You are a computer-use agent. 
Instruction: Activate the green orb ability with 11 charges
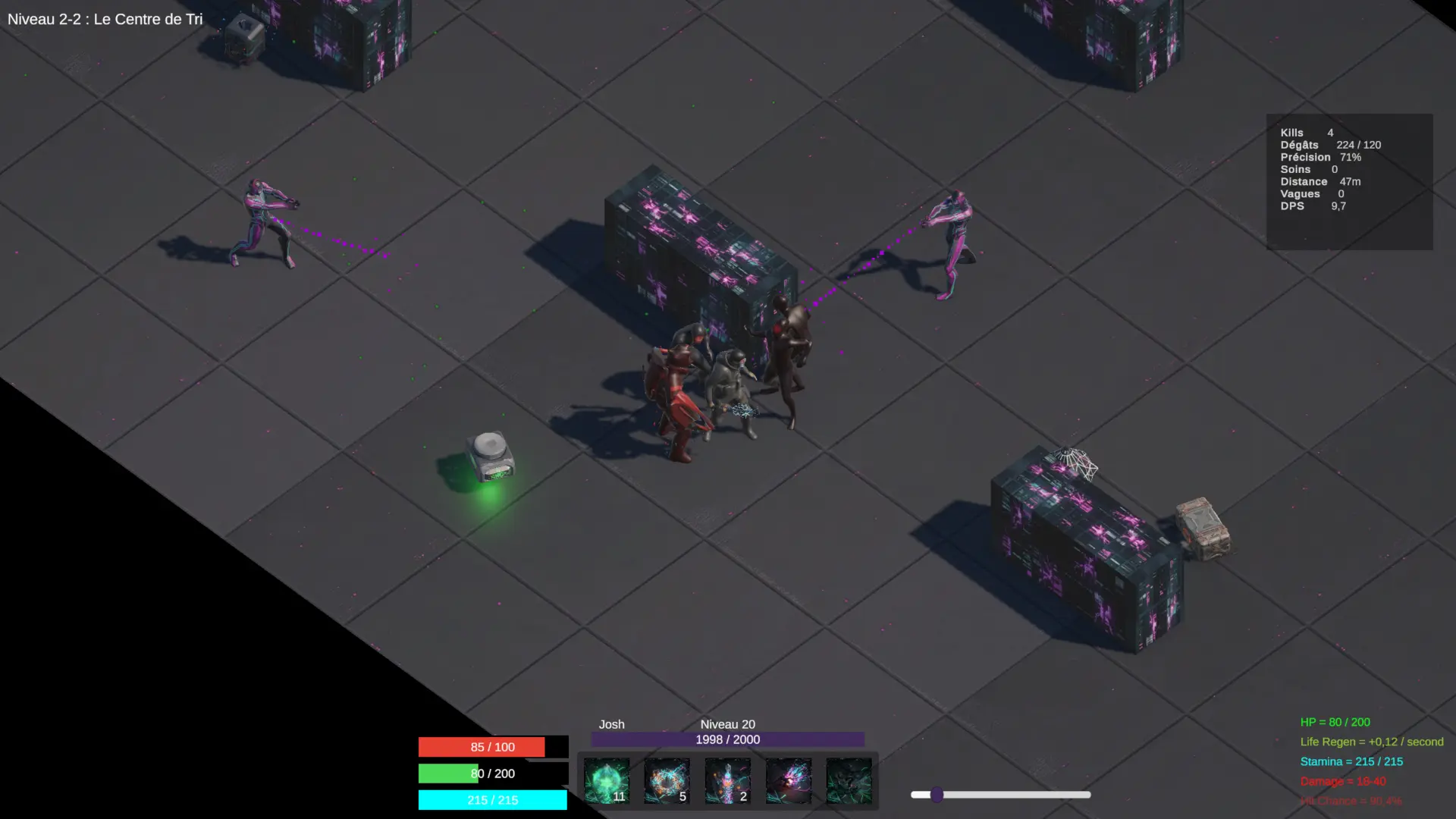(x=607, y=781)
